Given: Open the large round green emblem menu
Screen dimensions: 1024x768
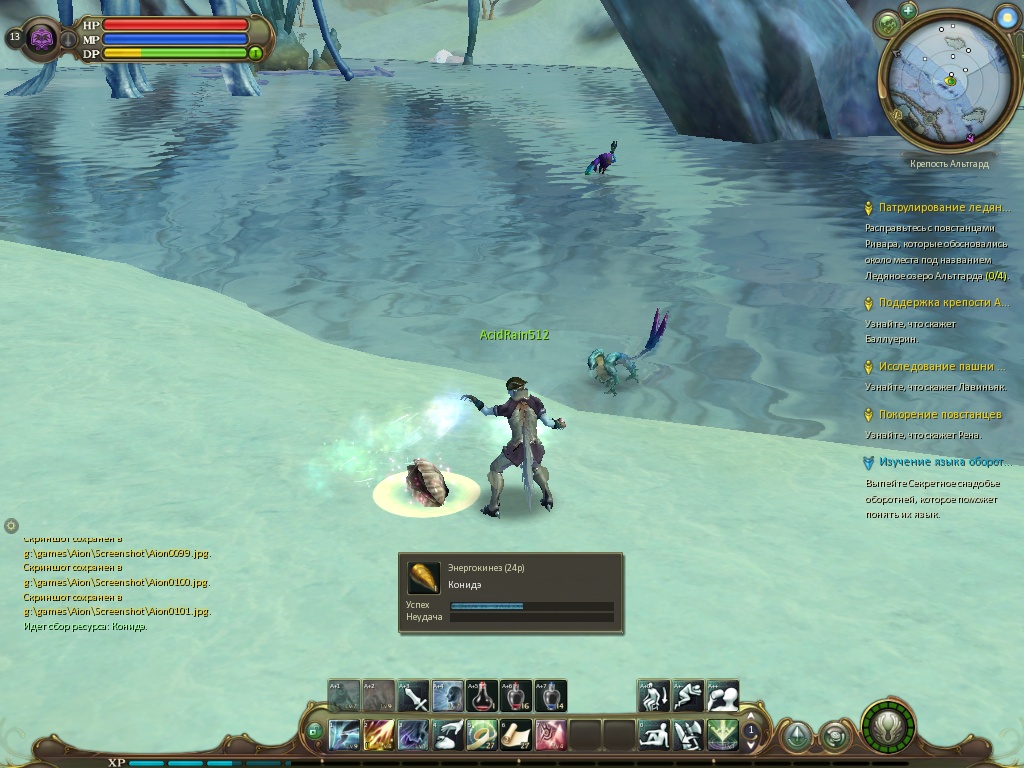Looking at the screenshot, I should point(887,728).
